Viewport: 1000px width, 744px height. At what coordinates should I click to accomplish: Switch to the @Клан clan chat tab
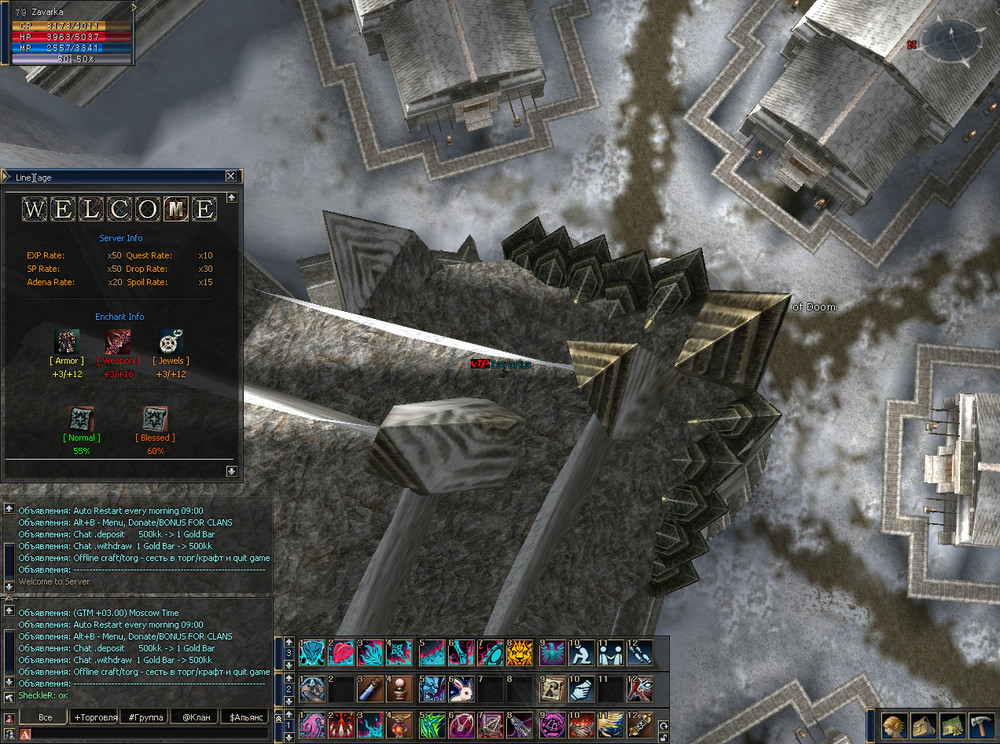click(195, 717)
